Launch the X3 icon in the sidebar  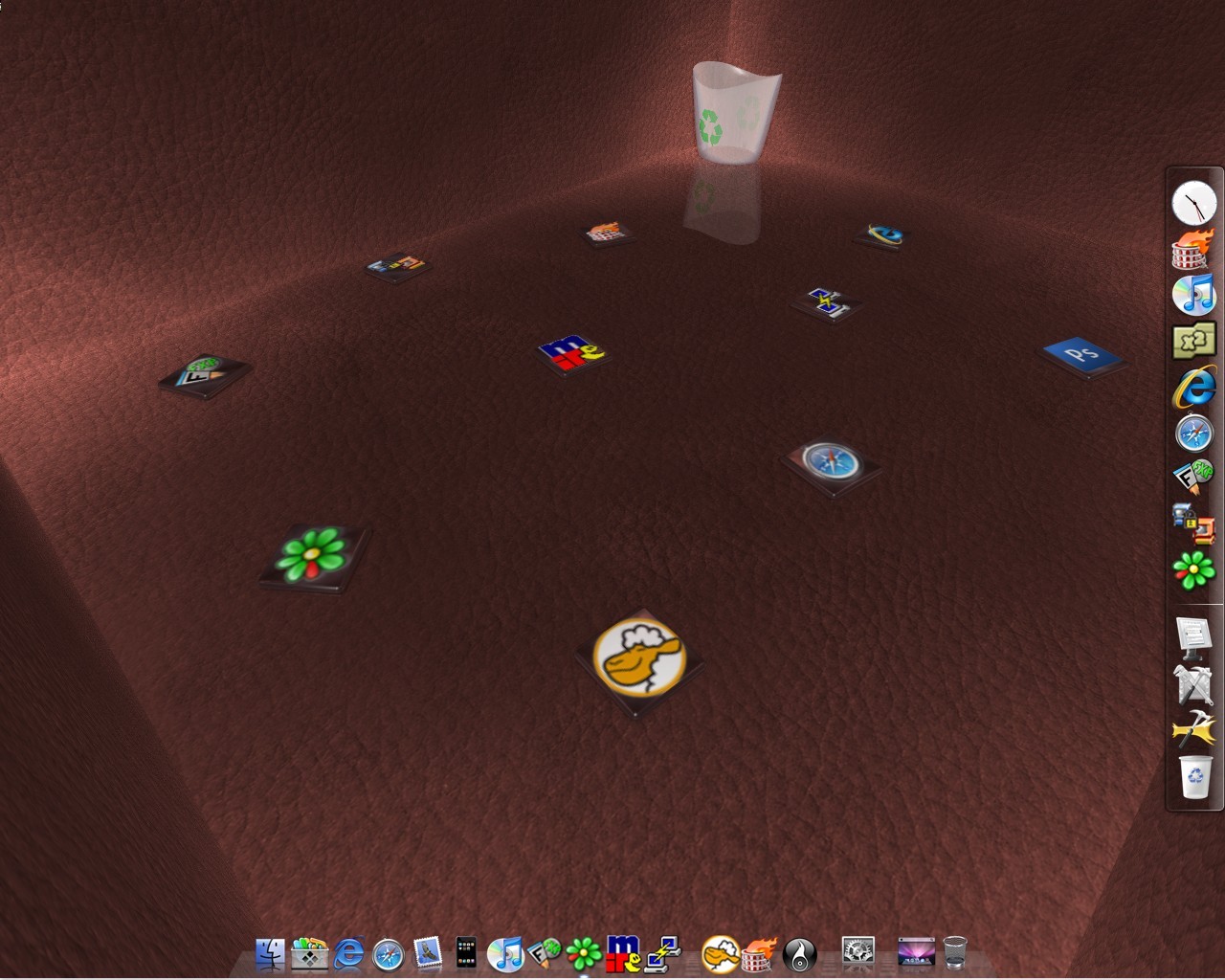(1193, 341)
